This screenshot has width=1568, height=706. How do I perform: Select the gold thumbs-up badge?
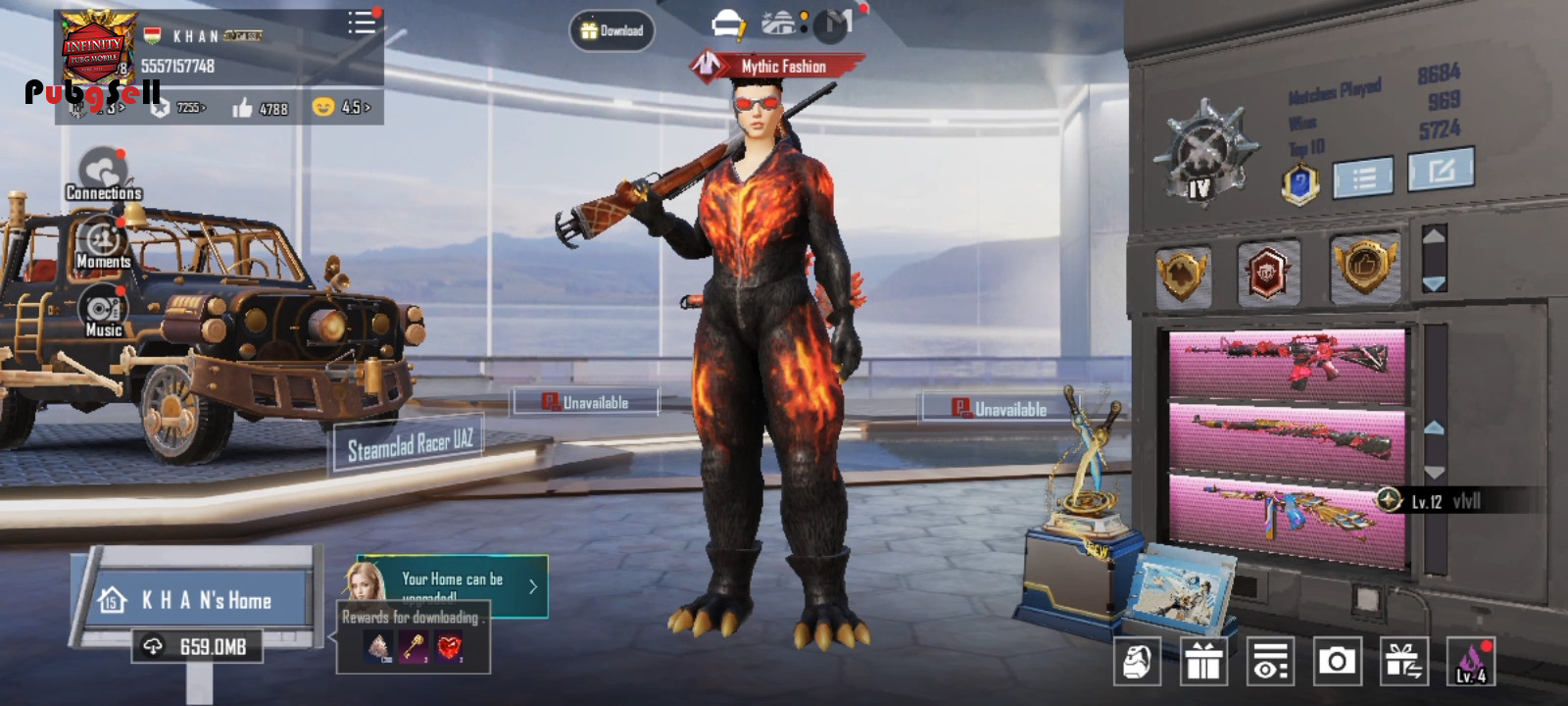[1365, 266]
